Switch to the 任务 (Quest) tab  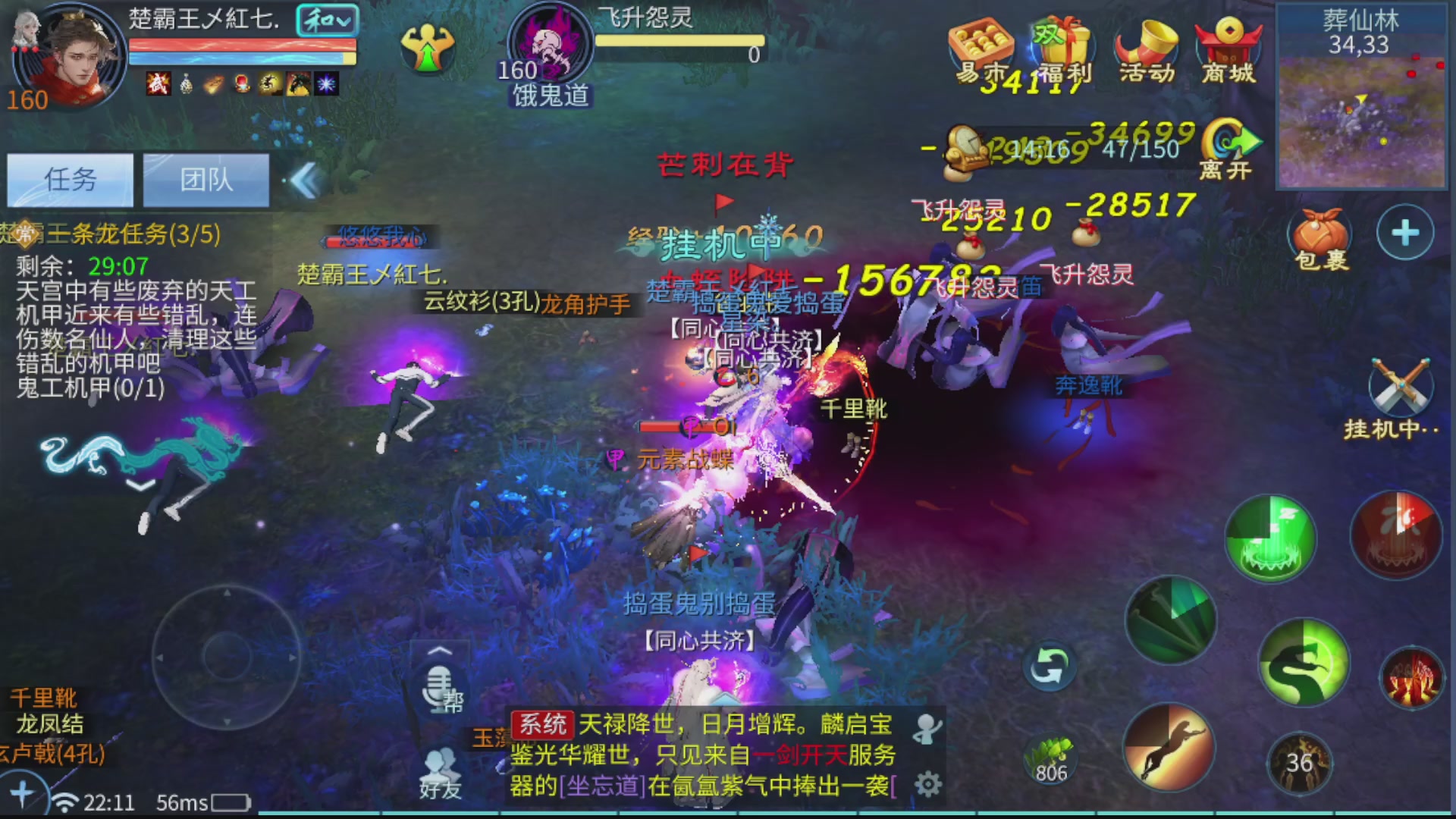pyautogui.click(x=70, y=180)
